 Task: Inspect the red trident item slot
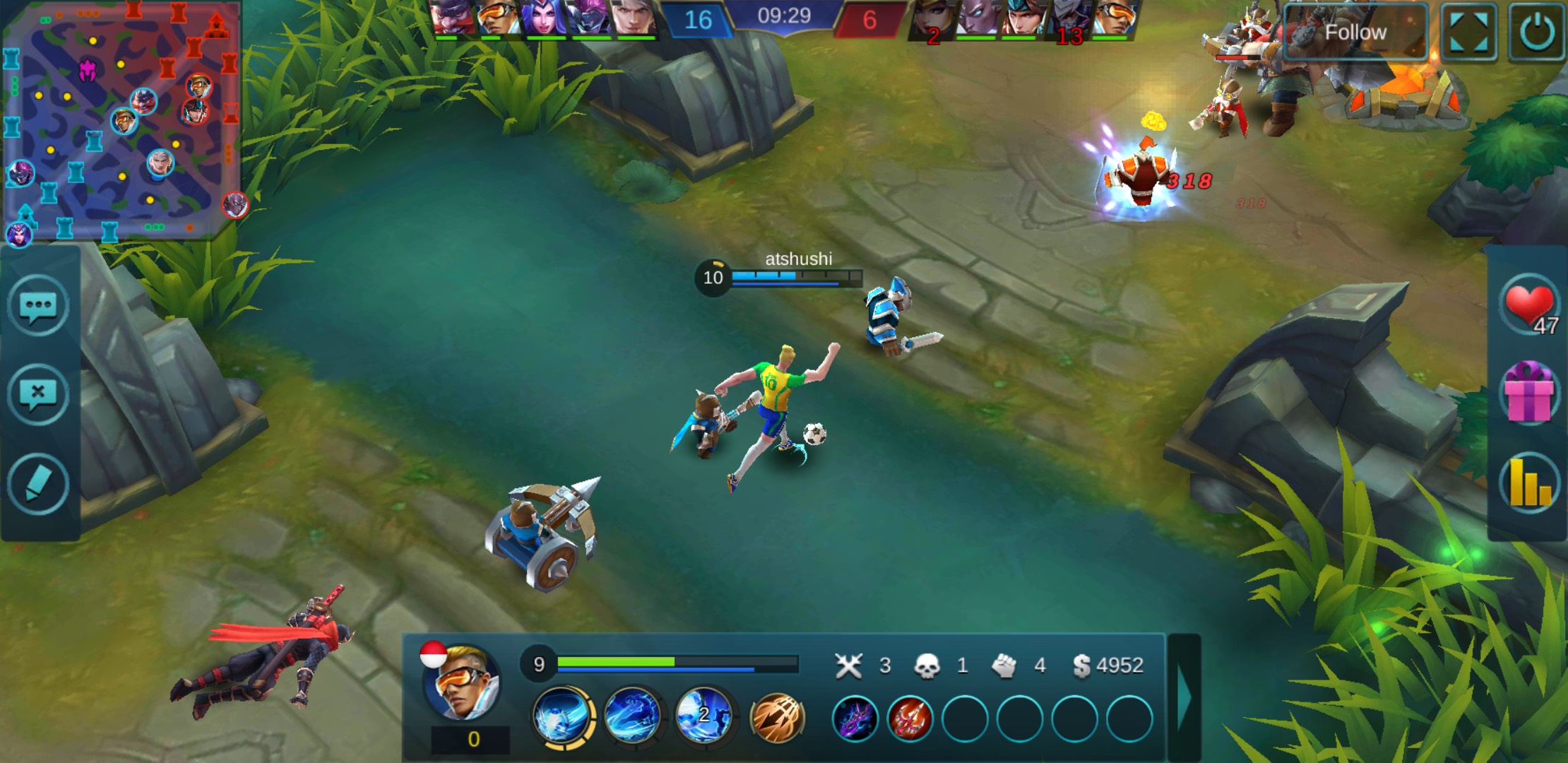pos(910,719)
